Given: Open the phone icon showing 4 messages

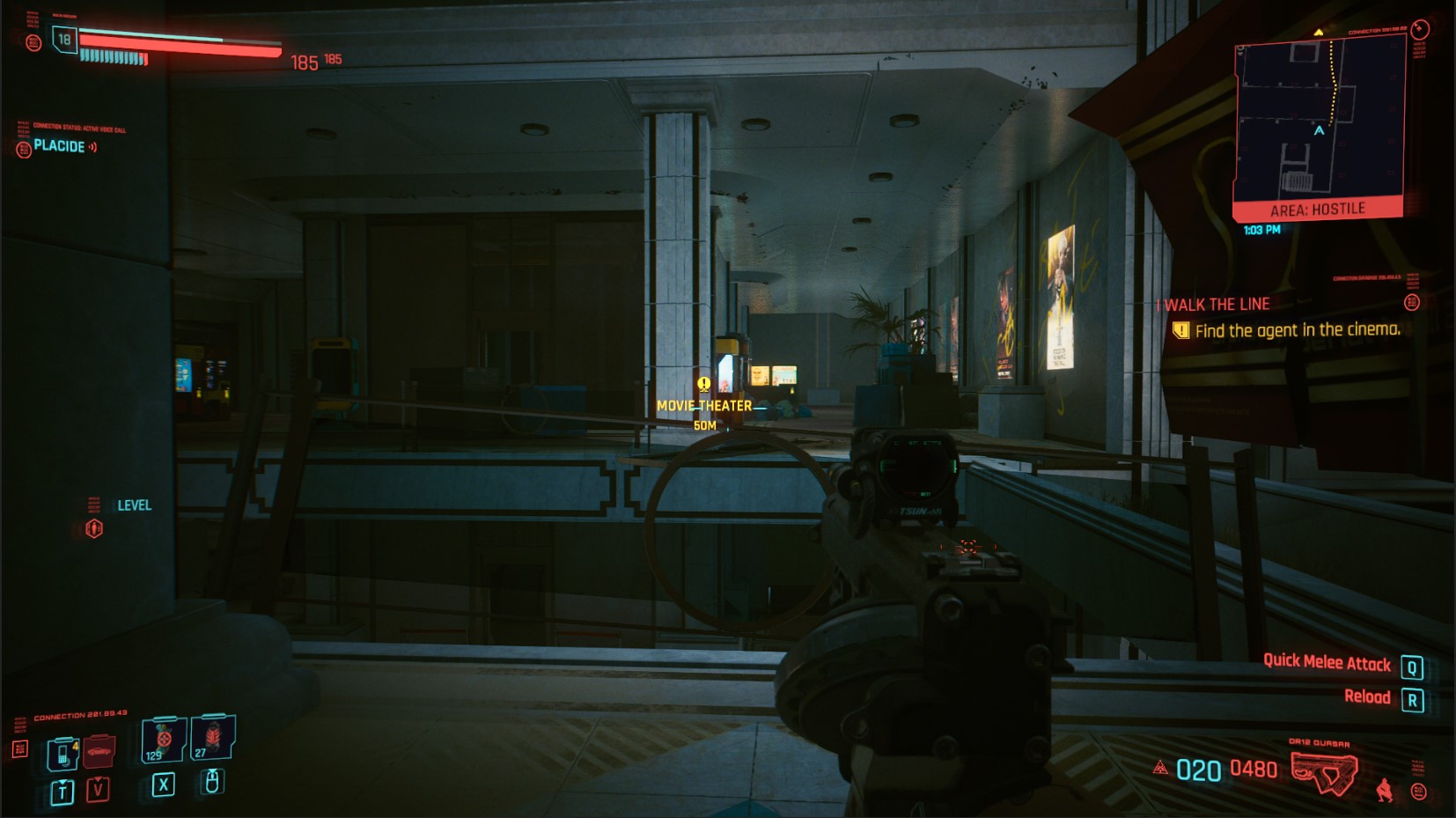Looking at the screenshot, I should (63, 754).
